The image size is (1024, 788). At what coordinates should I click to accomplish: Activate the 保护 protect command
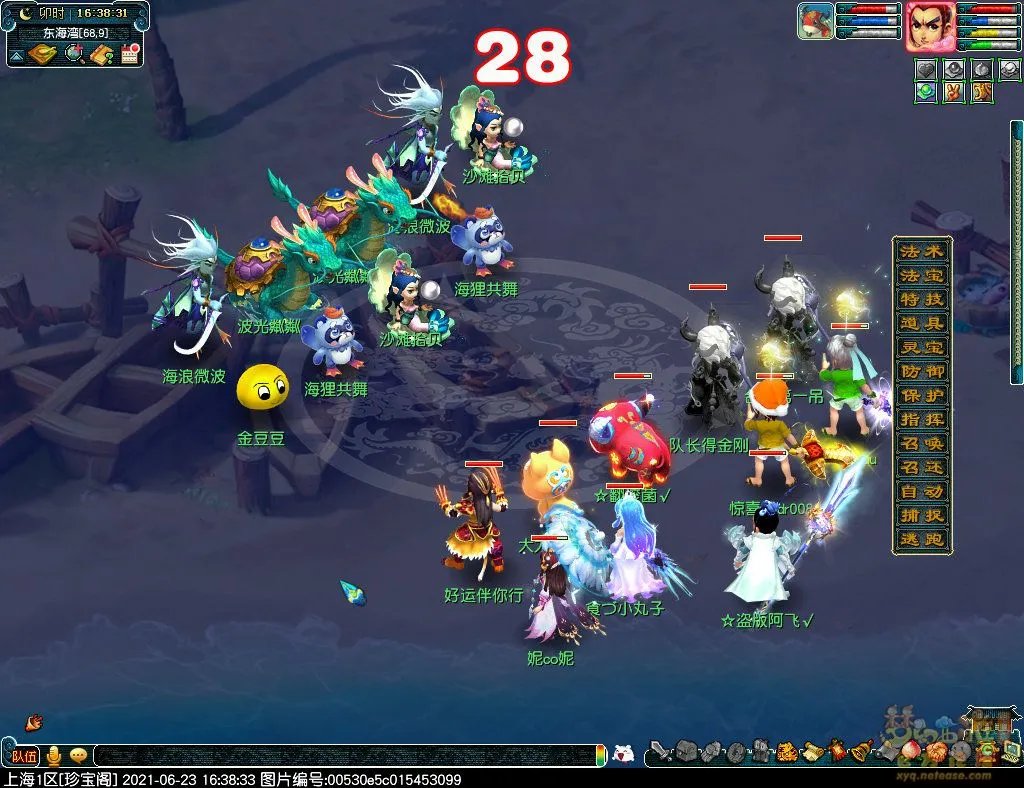[x=921, y=395]
